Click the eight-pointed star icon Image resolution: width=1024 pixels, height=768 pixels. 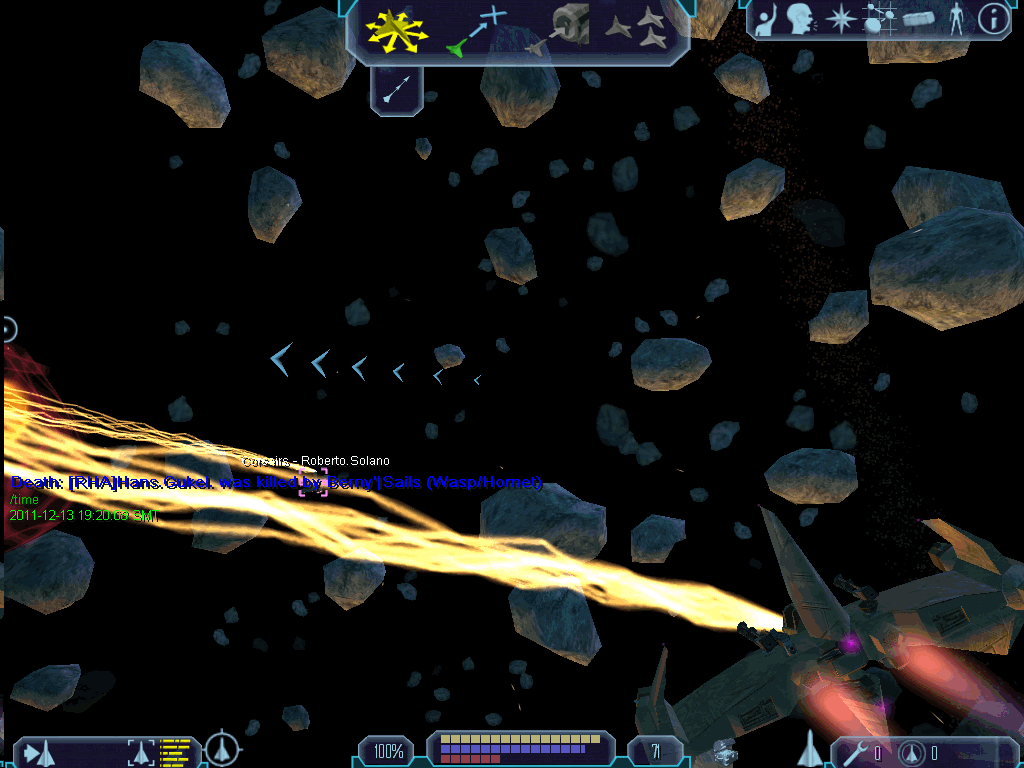click(x=841, y=20)
